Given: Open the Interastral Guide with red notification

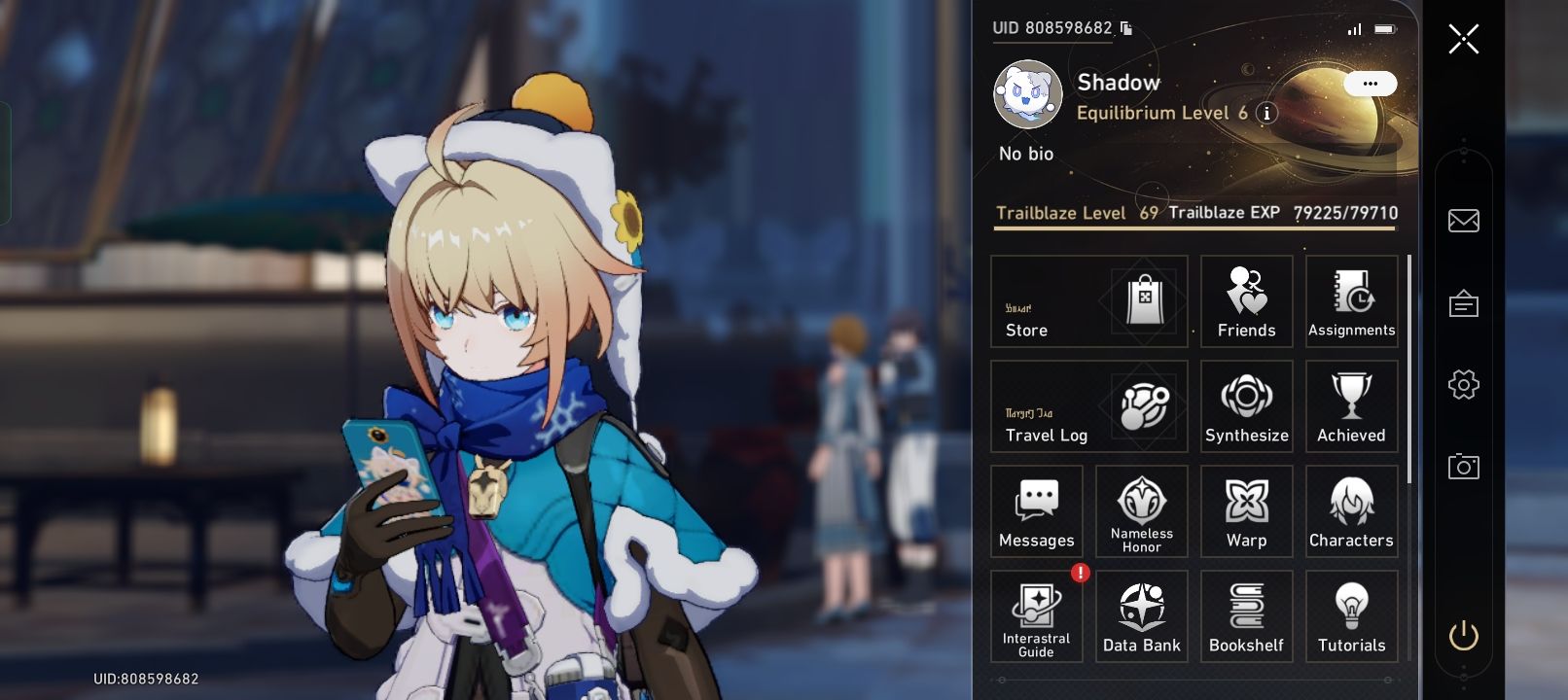Looking at the screenshot, I should pos(1036,615).
